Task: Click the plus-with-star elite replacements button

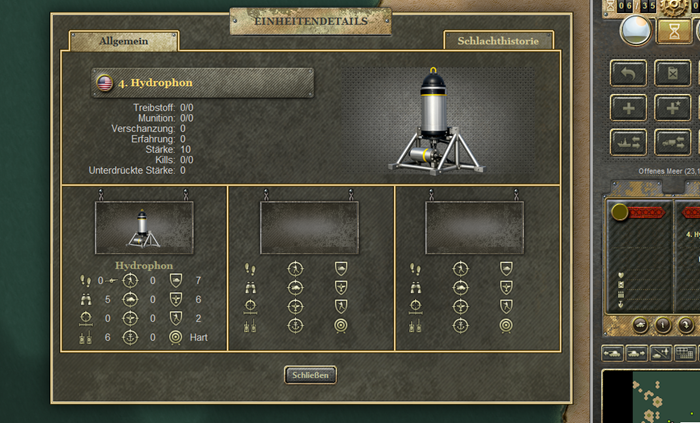Action: (x=671, y=108)
